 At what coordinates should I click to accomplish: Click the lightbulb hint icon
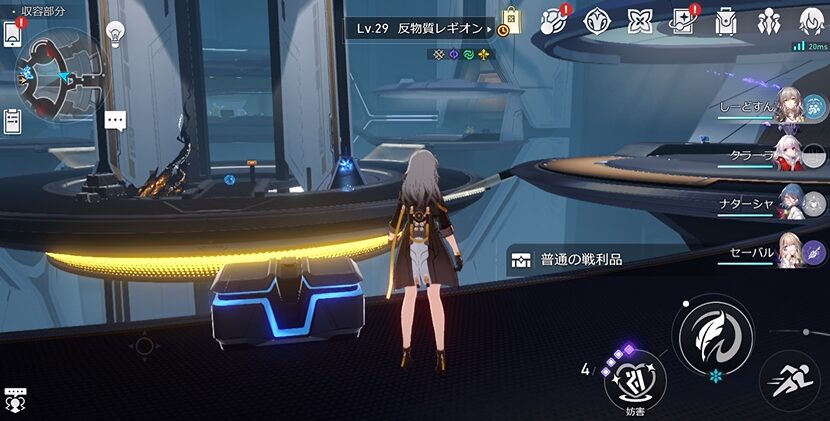tap(115, 32)
